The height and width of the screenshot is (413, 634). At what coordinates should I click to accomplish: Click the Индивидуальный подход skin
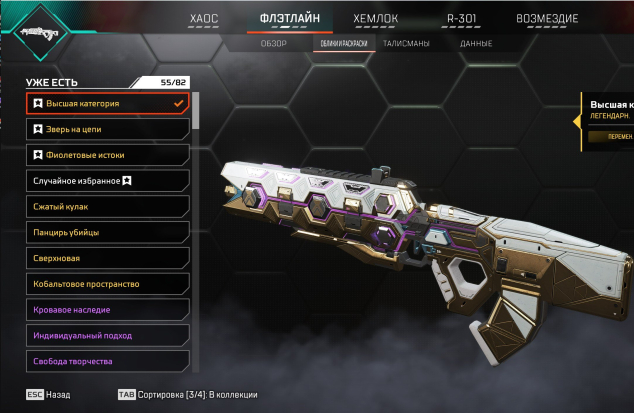coord(107,336)
